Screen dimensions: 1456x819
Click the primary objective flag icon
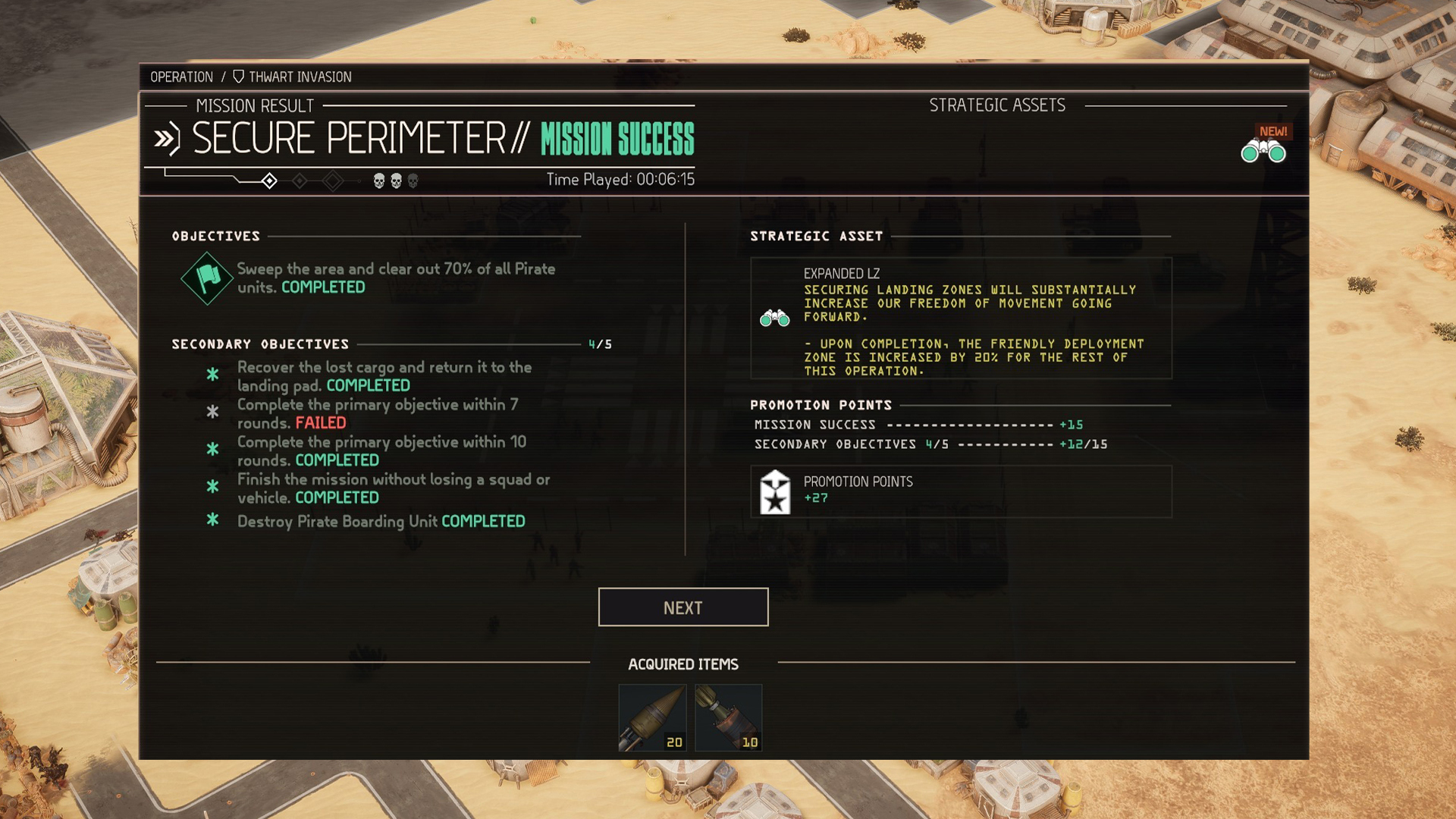pyautogui.click(x=207, y=278)
